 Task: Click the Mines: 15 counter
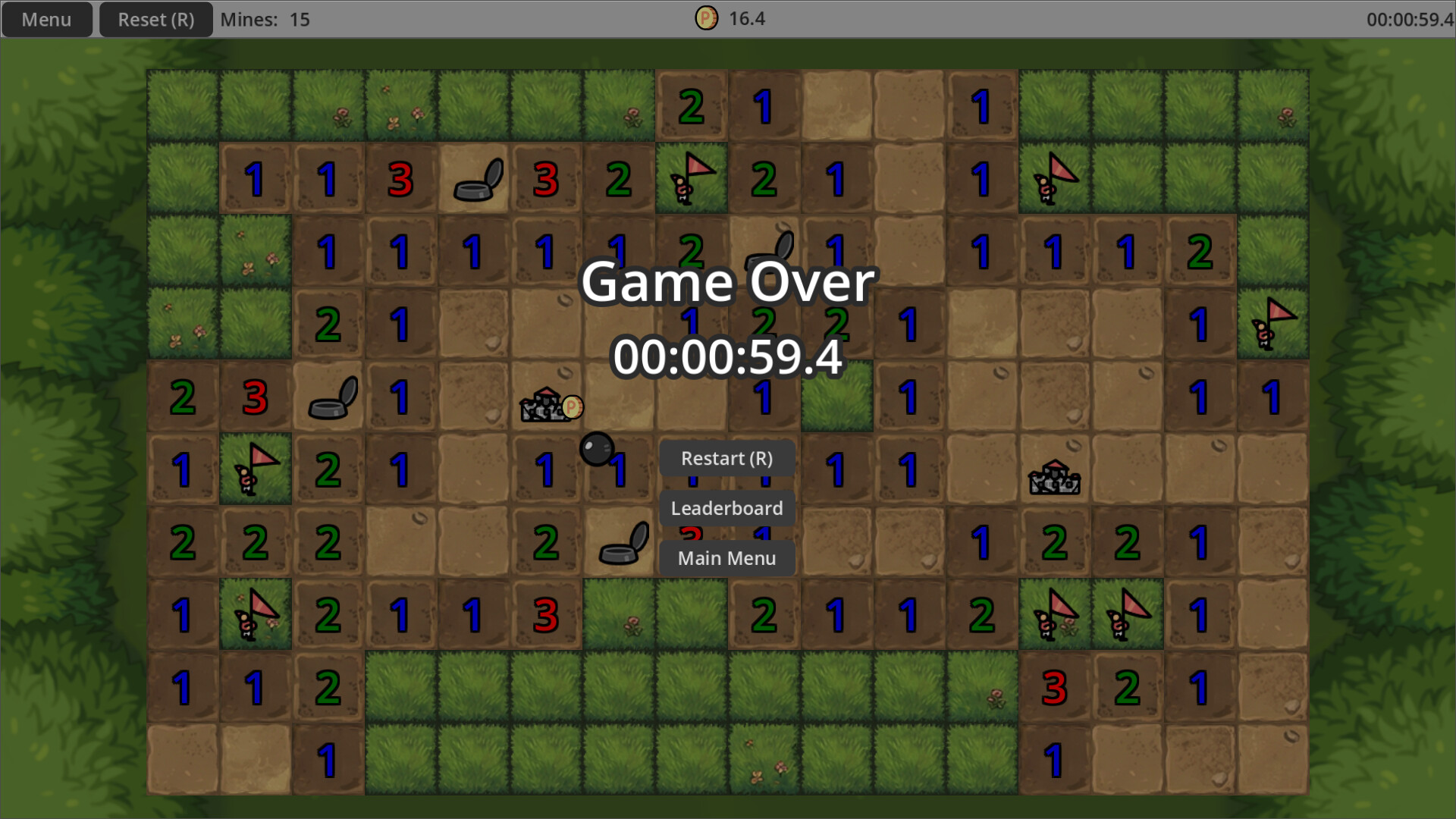265,19
